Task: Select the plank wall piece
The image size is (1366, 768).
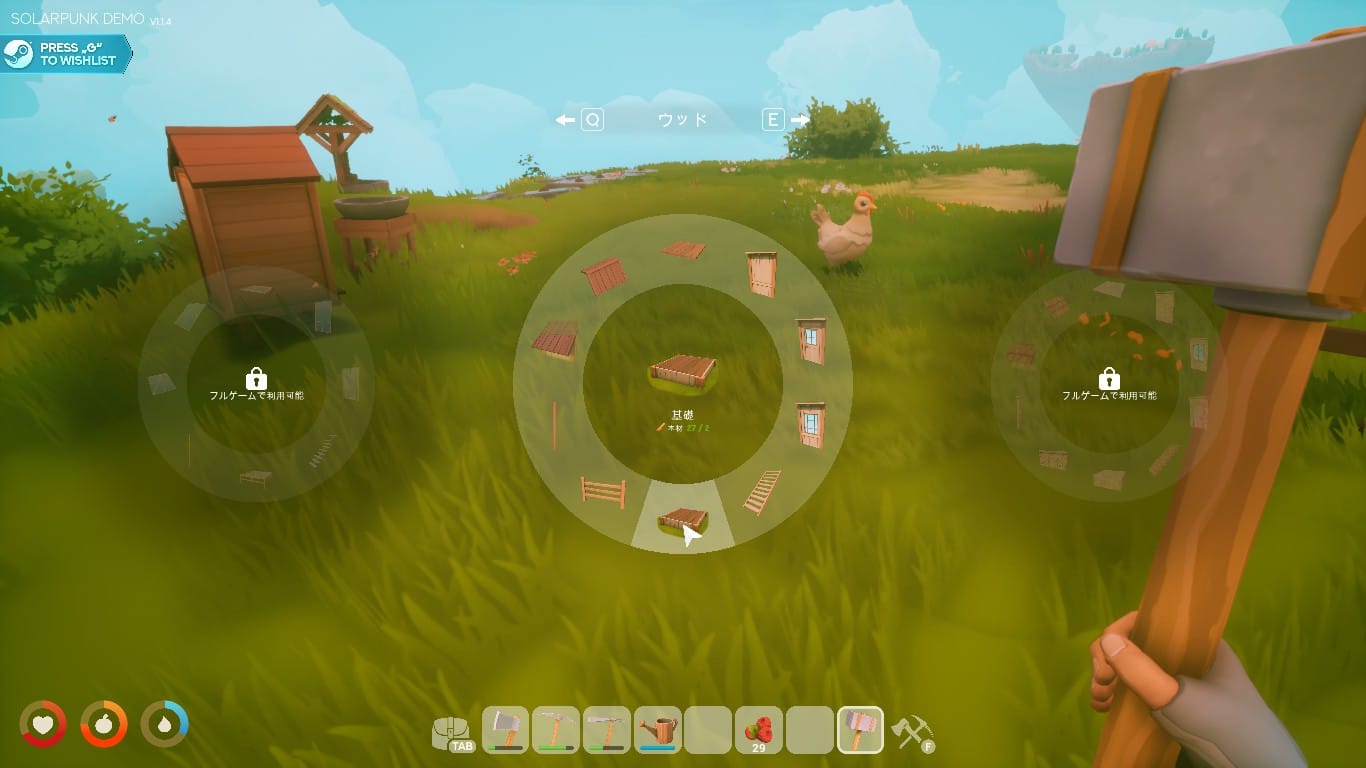Action: click(x=604, y=275)
